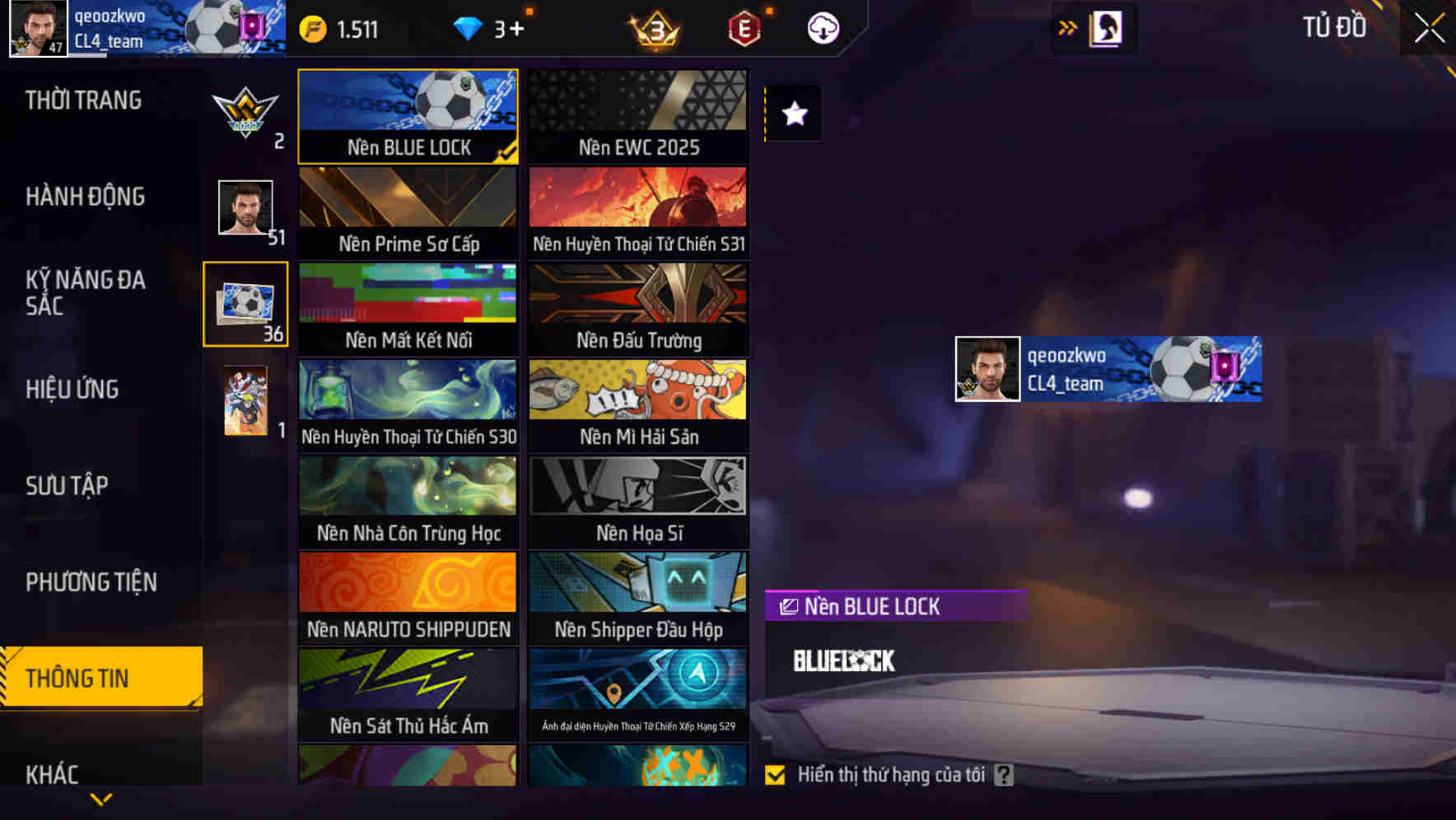Switch to the THỜI TRANG tab
The image size is (1456, 820).
coord(85,100)
